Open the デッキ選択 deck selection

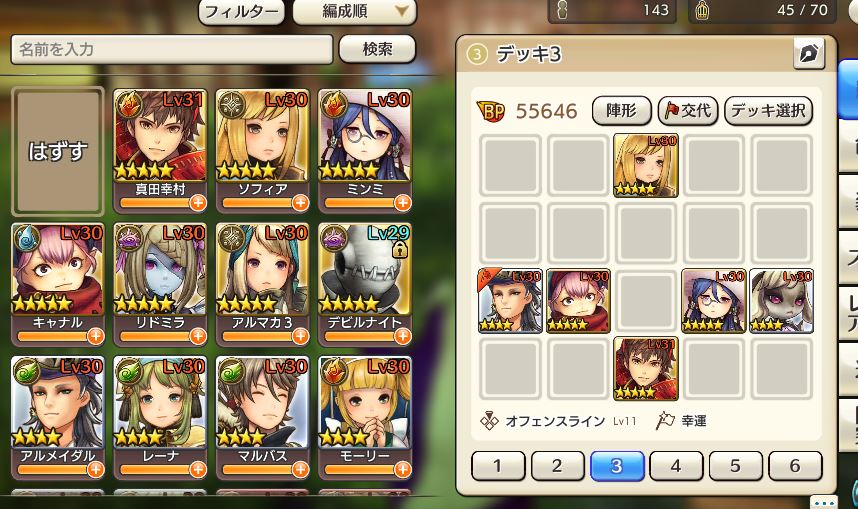tap(768, 111)
